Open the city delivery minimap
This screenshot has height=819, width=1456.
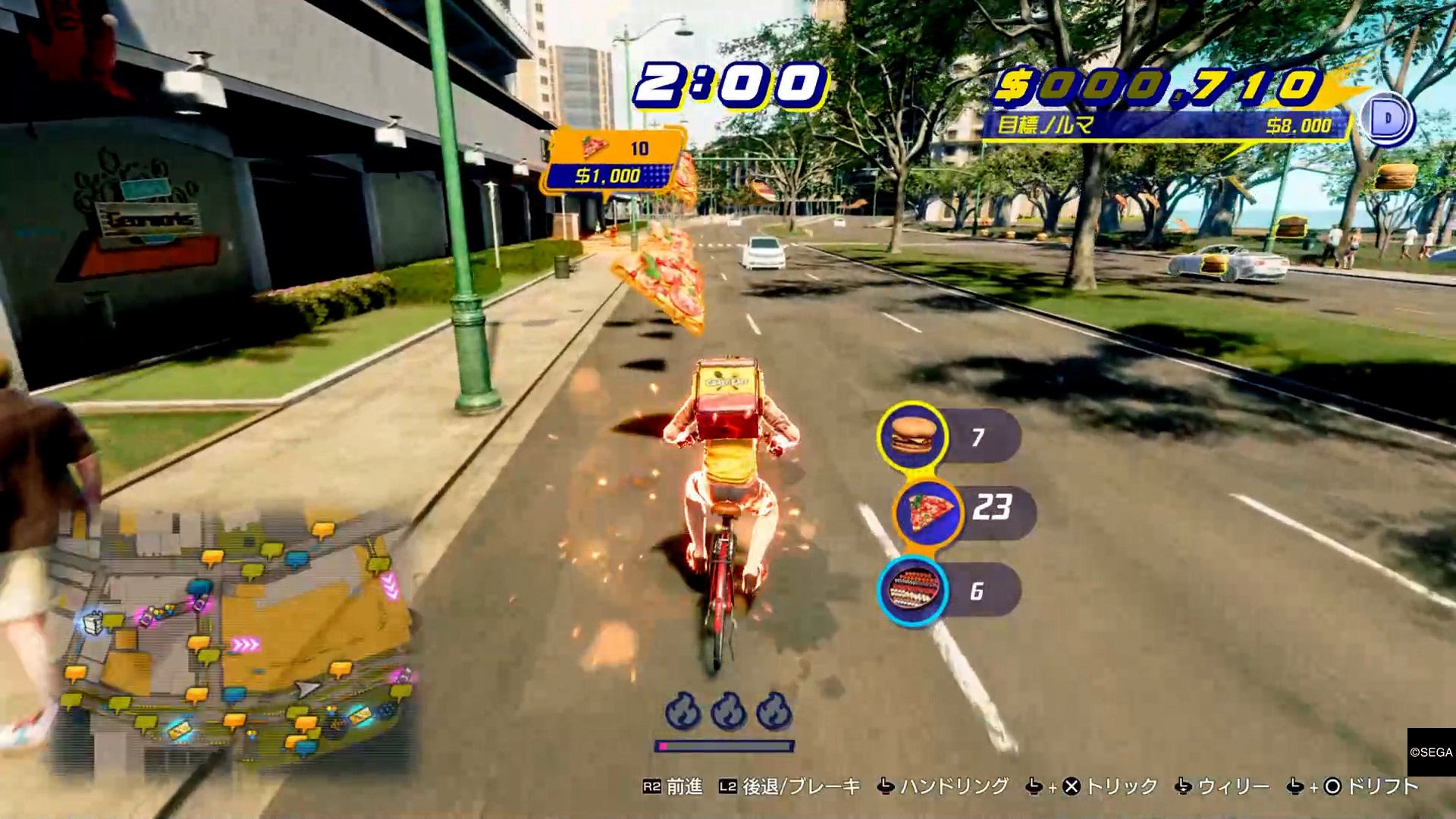tap(235, 637)
